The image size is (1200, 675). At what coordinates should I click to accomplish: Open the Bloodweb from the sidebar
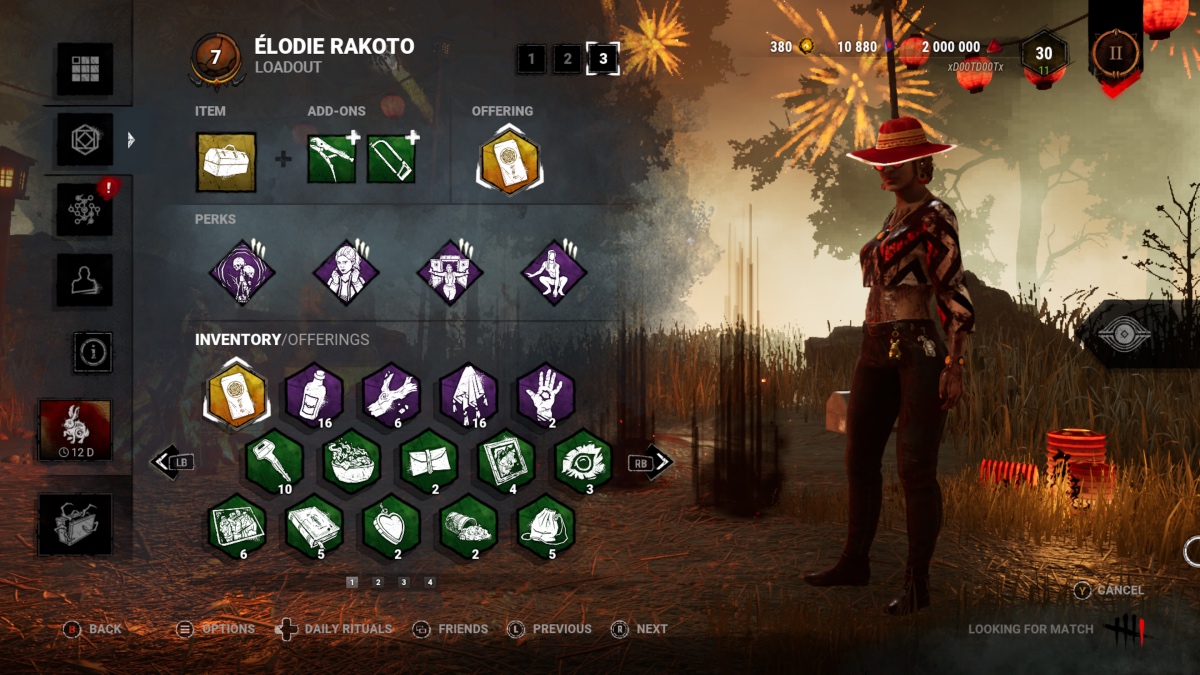tap(84, 208)
